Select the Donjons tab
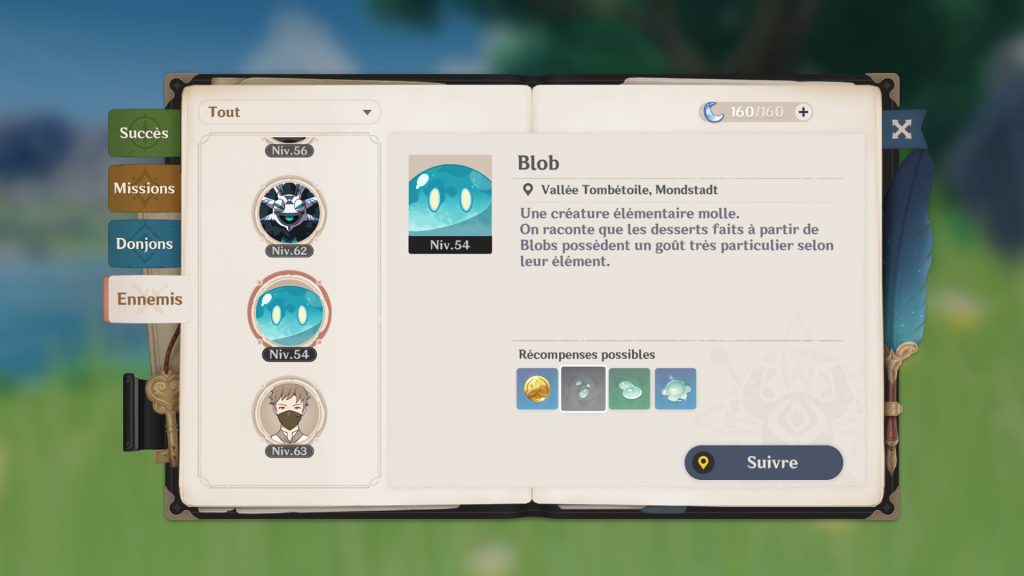Viewport: 1024px width, 576px height. [x=144, y=243]
